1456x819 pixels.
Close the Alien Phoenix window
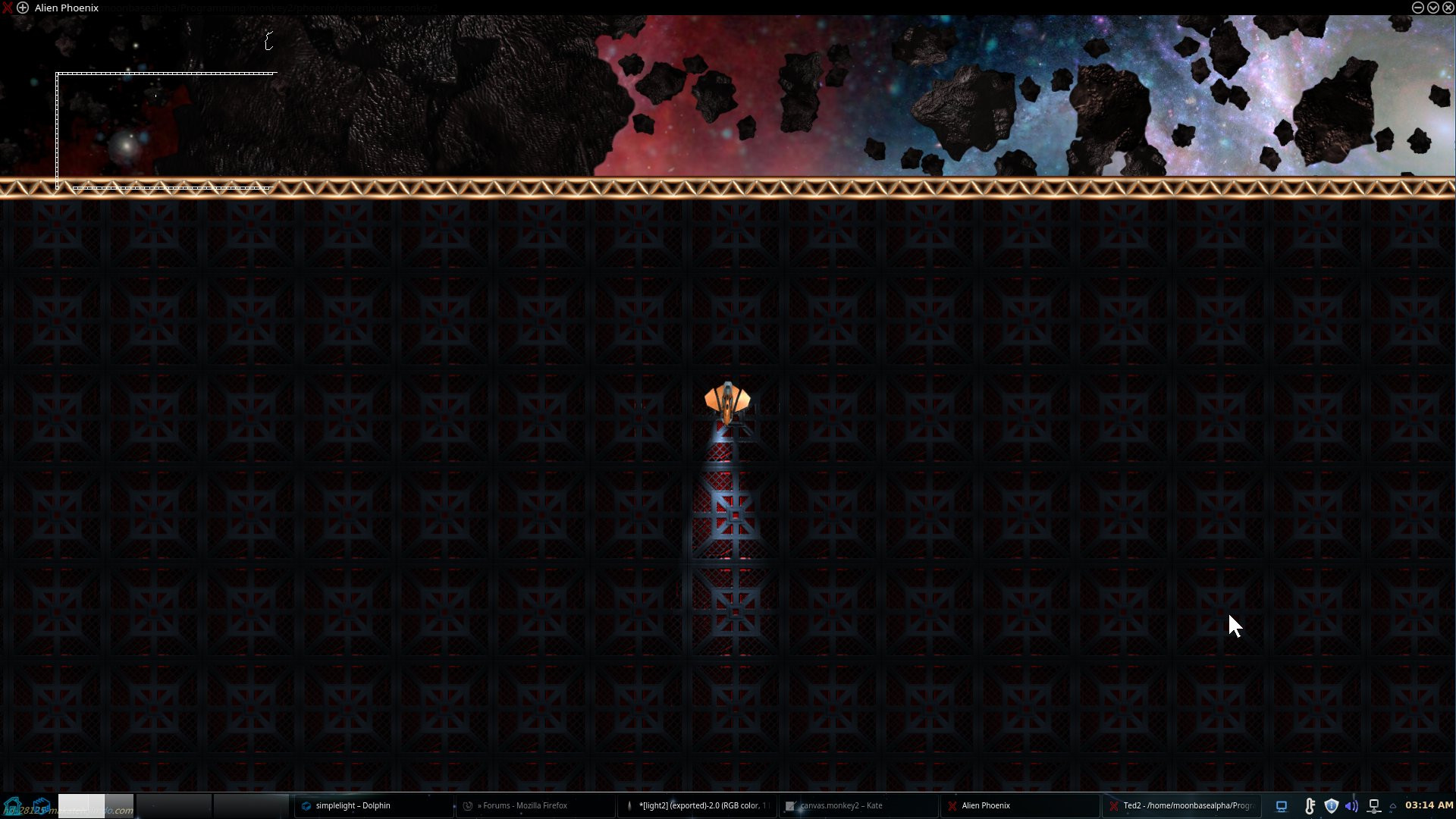(1448, 8)
